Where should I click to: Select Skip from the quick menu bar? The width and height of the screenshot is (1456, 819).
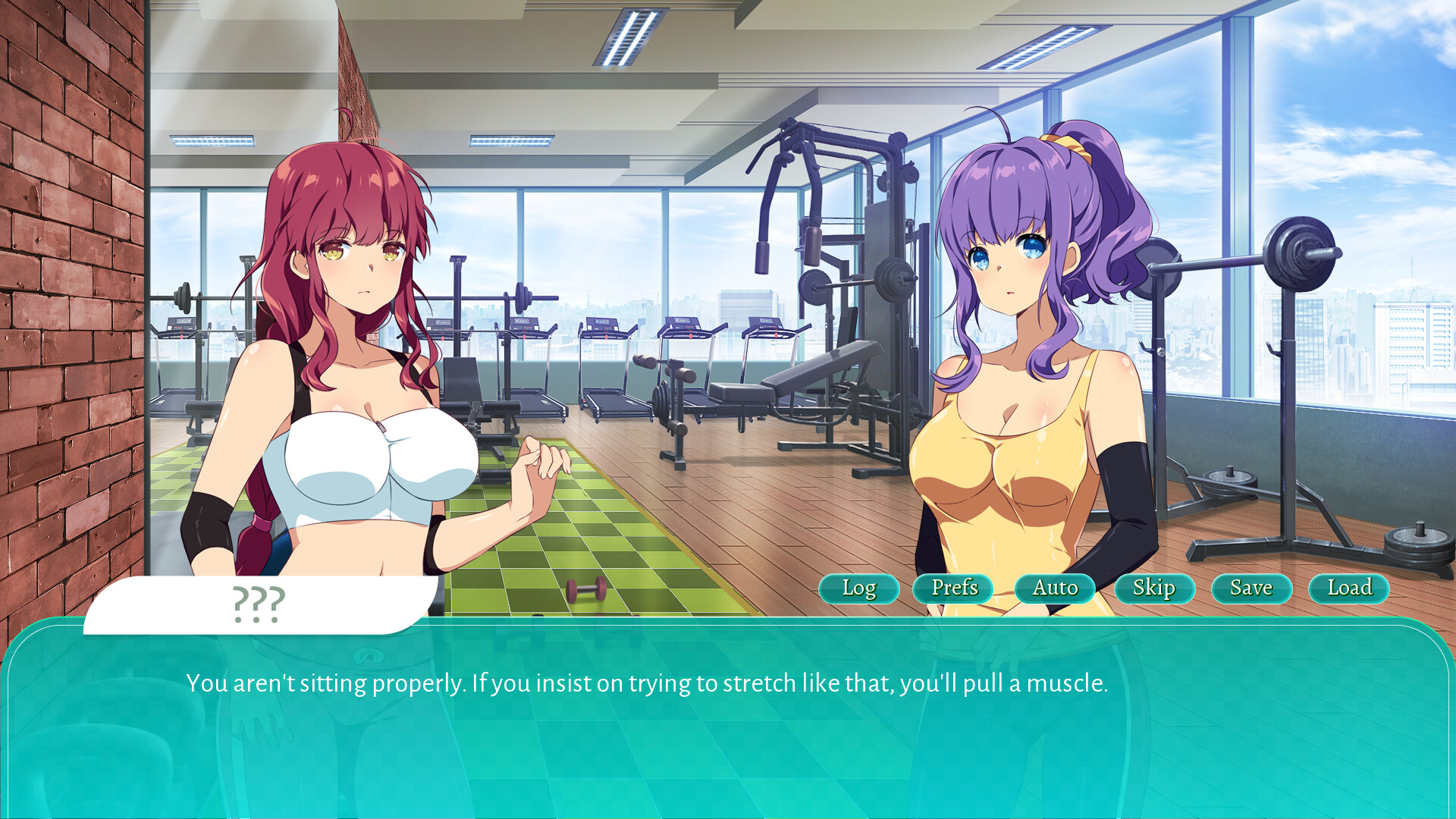(x=1153, y=588)
